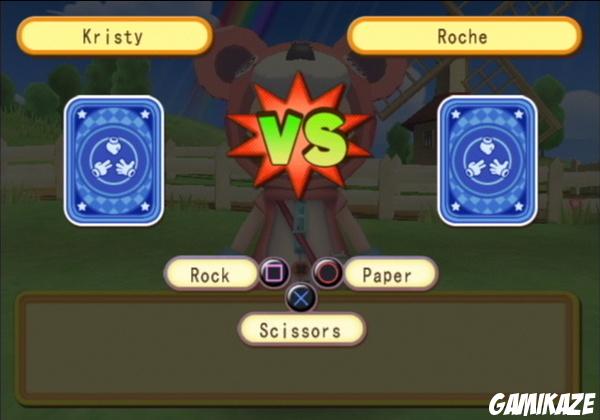Select Kristy's face-down card

tap(113, 160)
